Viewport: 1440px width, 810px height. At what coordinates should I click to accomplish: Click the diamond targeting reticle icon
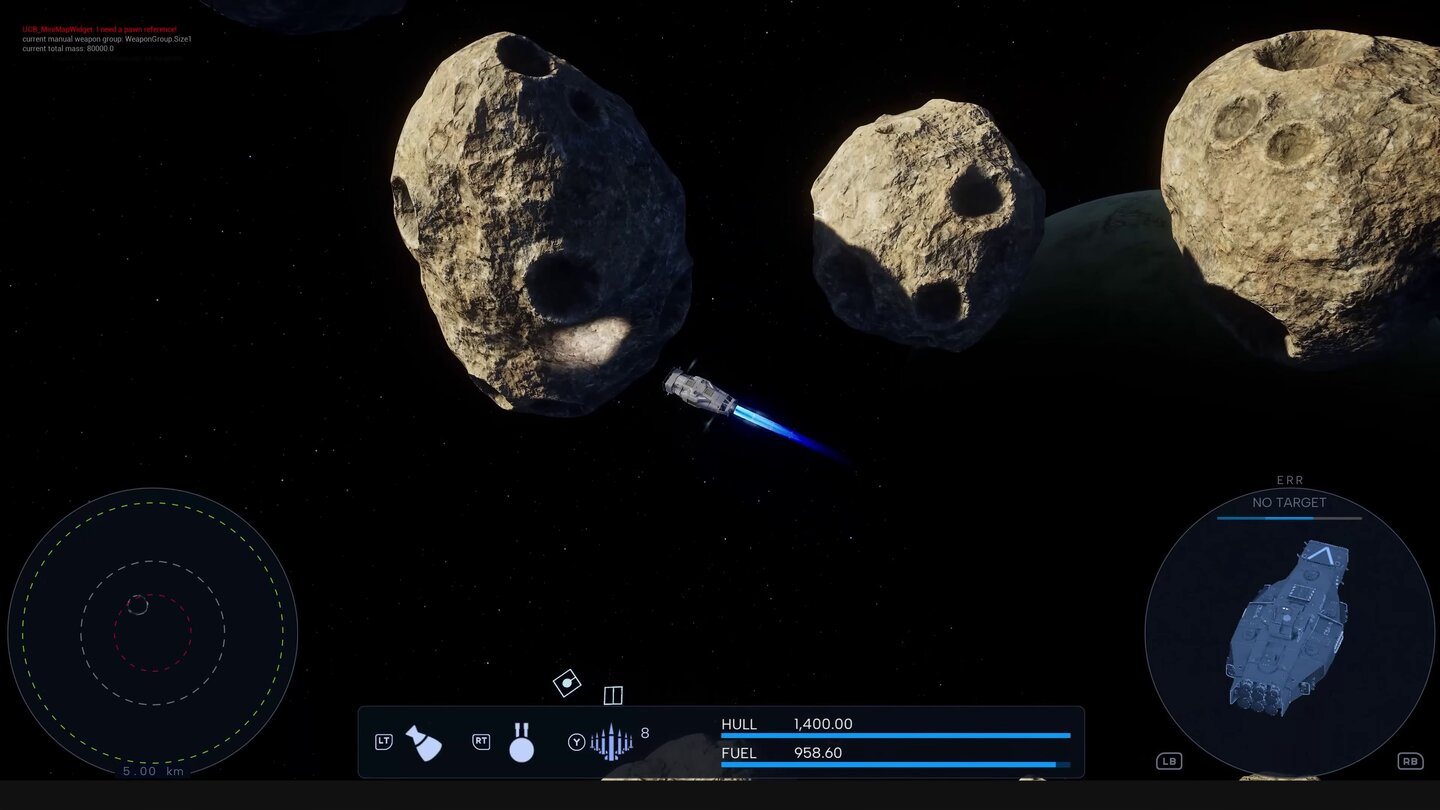566,683
